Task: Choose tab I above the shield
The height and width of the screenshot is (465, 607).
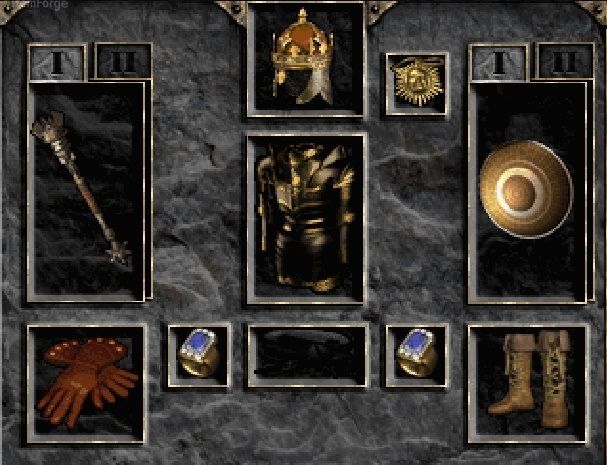Action: [499, 62]
